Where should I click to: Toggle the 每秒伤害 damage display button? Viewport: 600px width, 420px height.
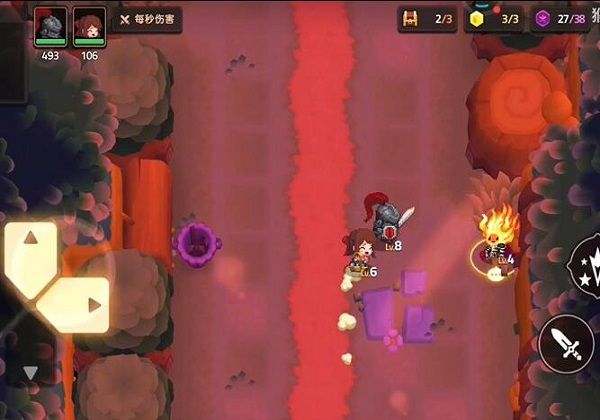coord(146,19)
